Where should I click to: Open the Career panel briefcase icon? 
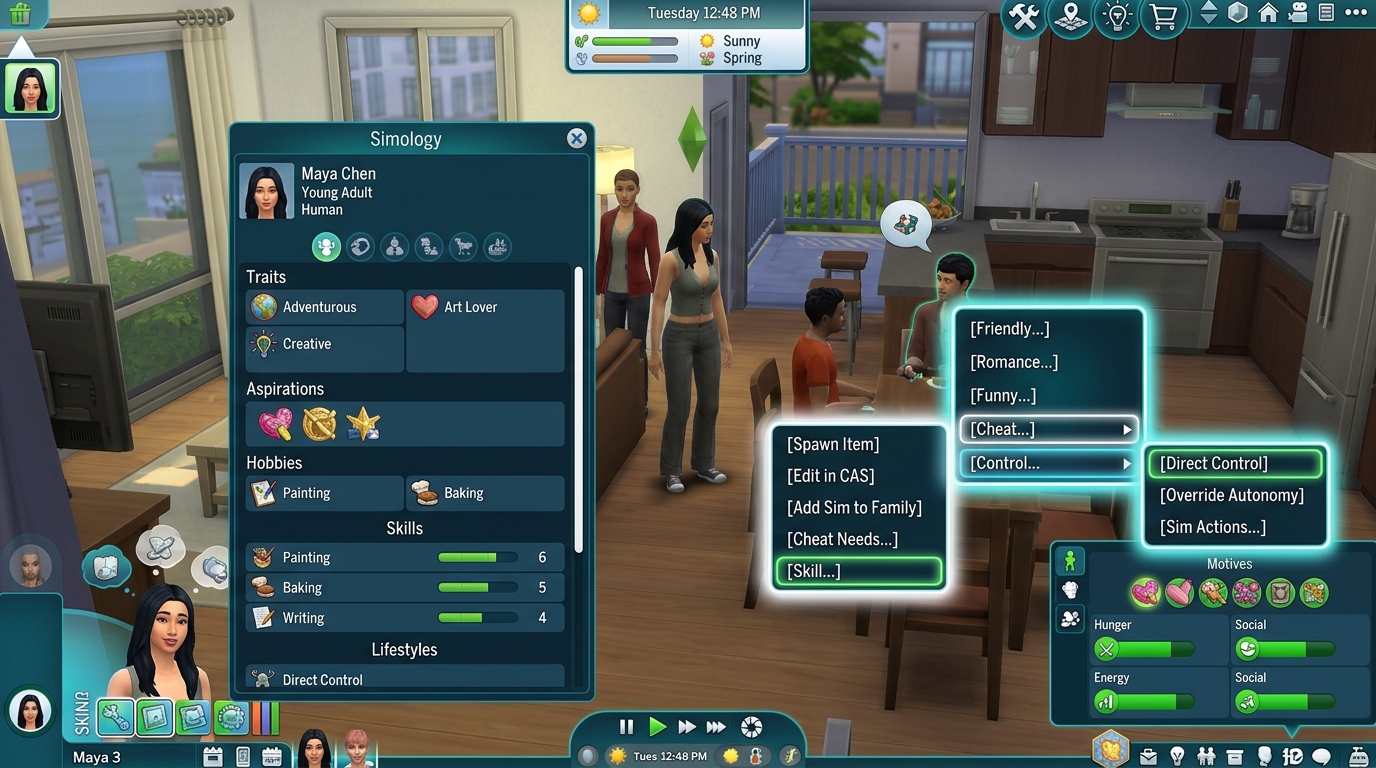click(x=1149, y=756)
